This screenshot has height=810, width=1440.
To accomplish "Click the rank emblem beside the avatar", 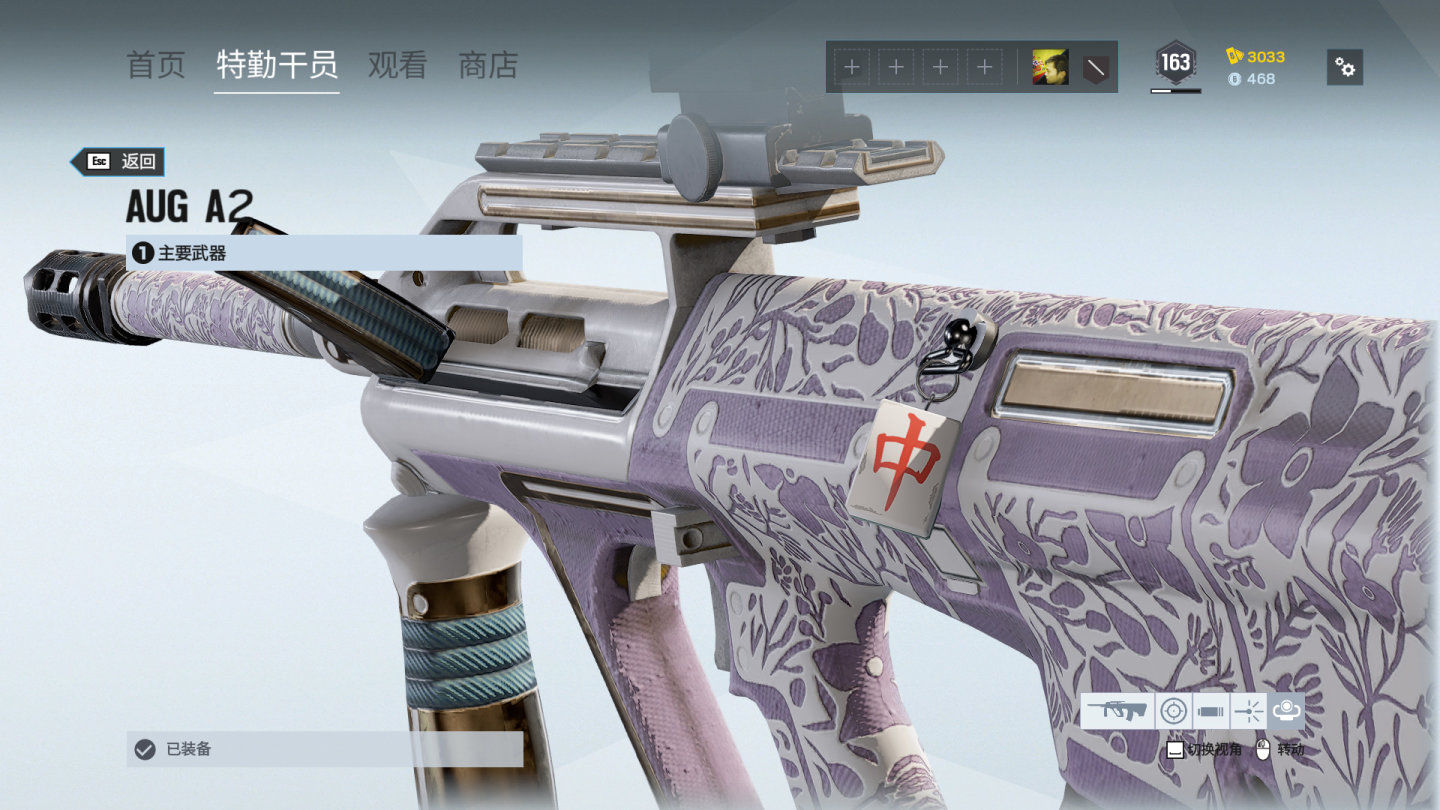I will (1096, 67).
